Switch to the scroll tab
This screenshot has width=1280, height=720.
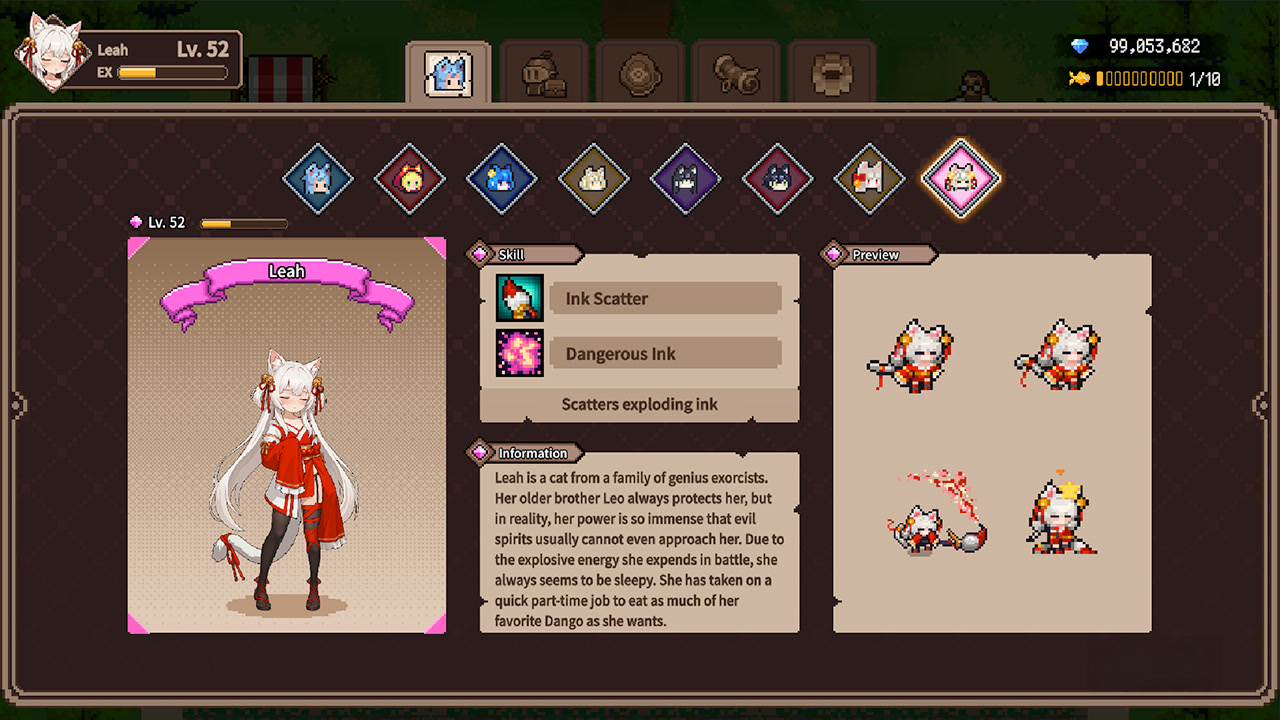735,73
